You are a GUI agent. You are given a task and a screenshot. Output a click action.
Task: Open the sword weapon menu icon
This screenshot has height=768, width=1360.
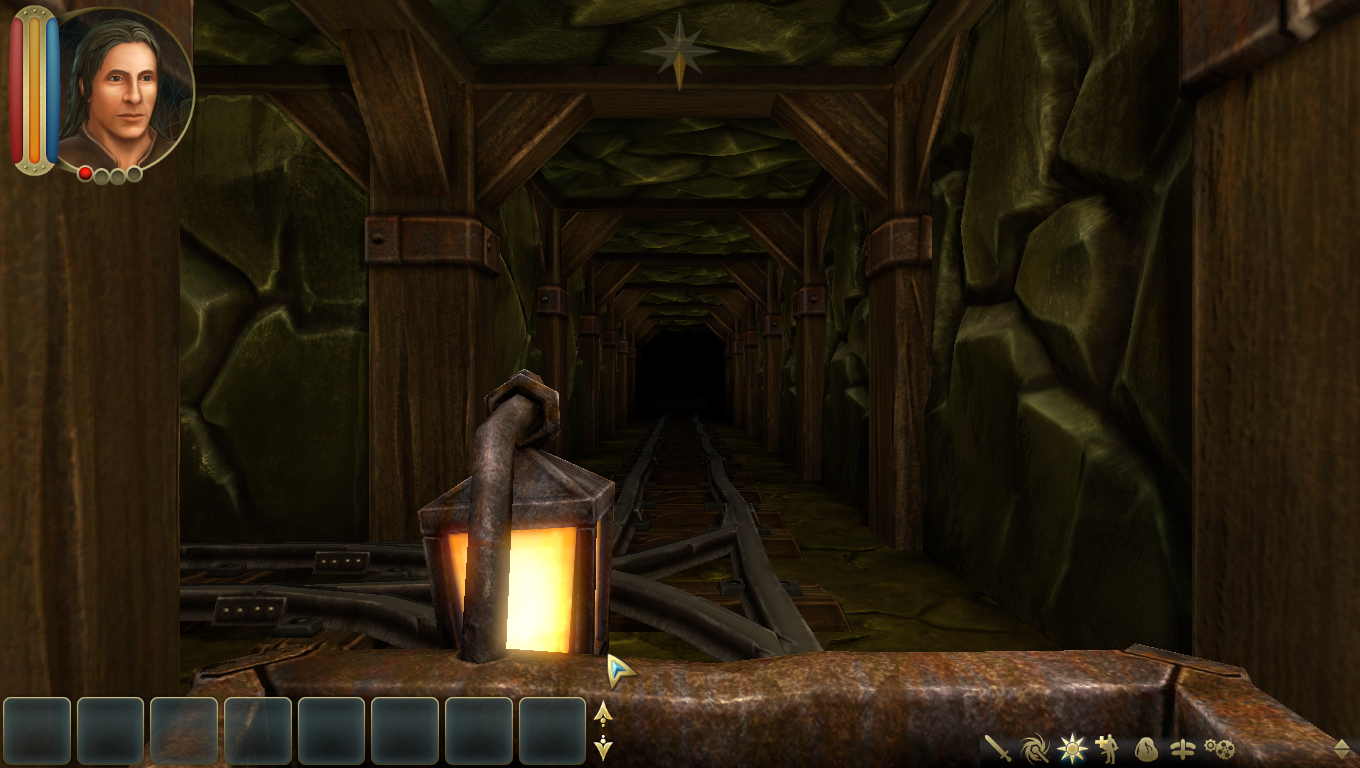[x=998, y=748]
